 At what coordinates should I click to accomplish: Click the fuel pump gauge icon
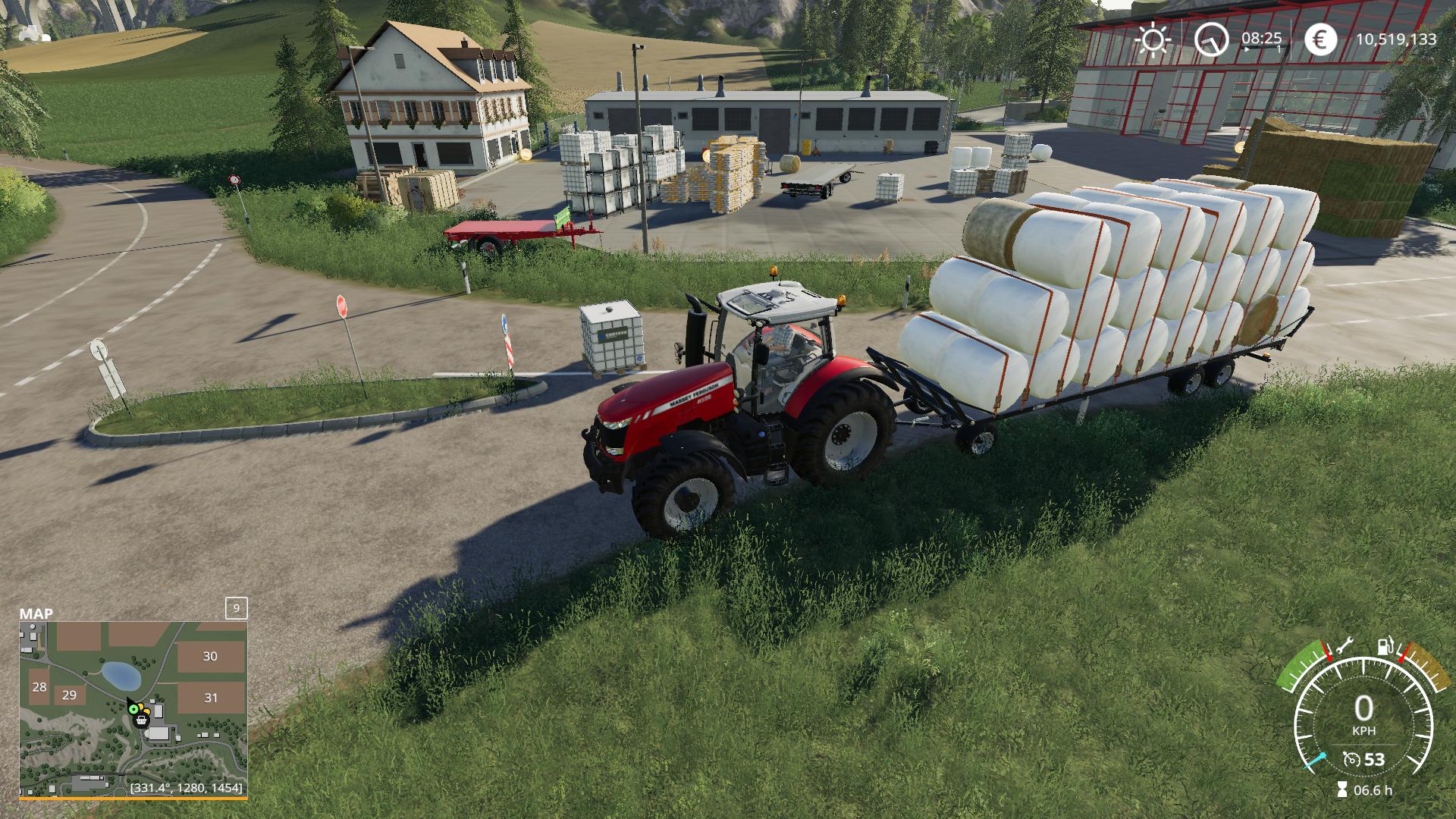[x=1386, y=647]
